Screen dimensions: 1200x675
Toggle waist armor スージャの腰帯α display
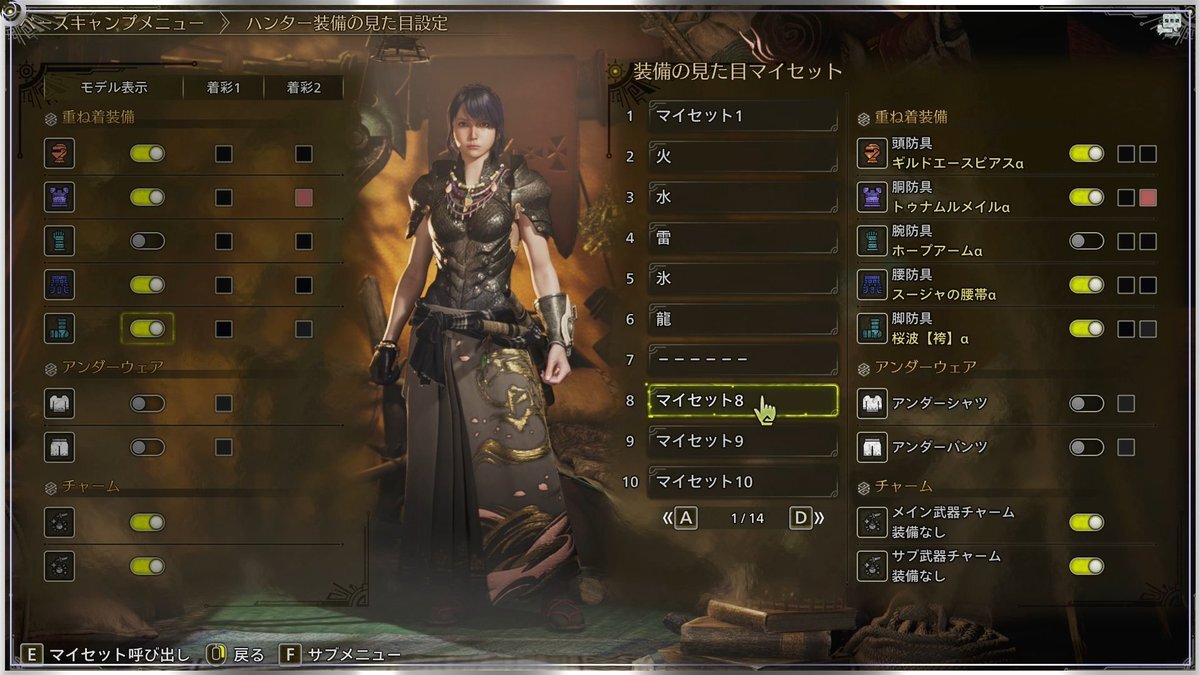coord(1086,285)
